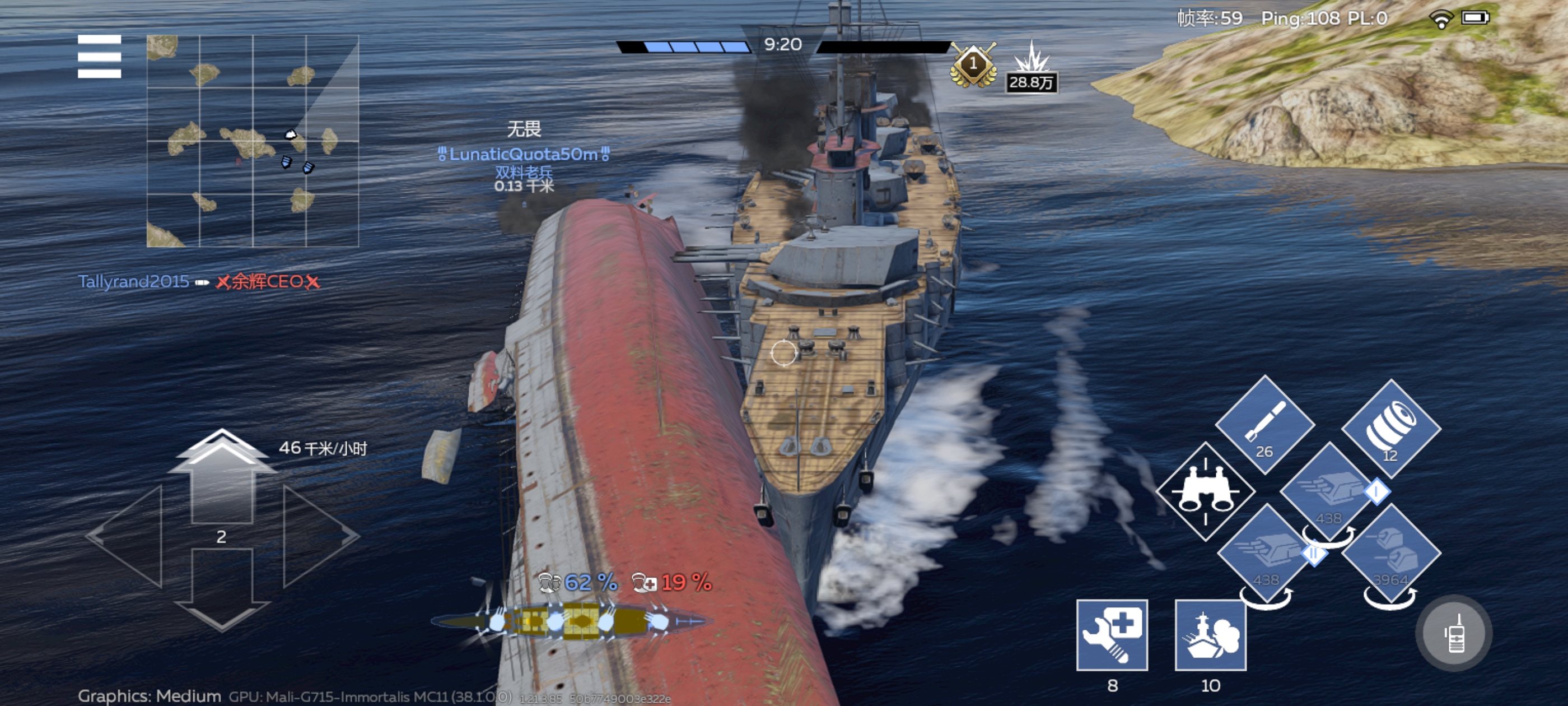Open the hamburger menu
1568x706 pixels.
coord(99,57)
